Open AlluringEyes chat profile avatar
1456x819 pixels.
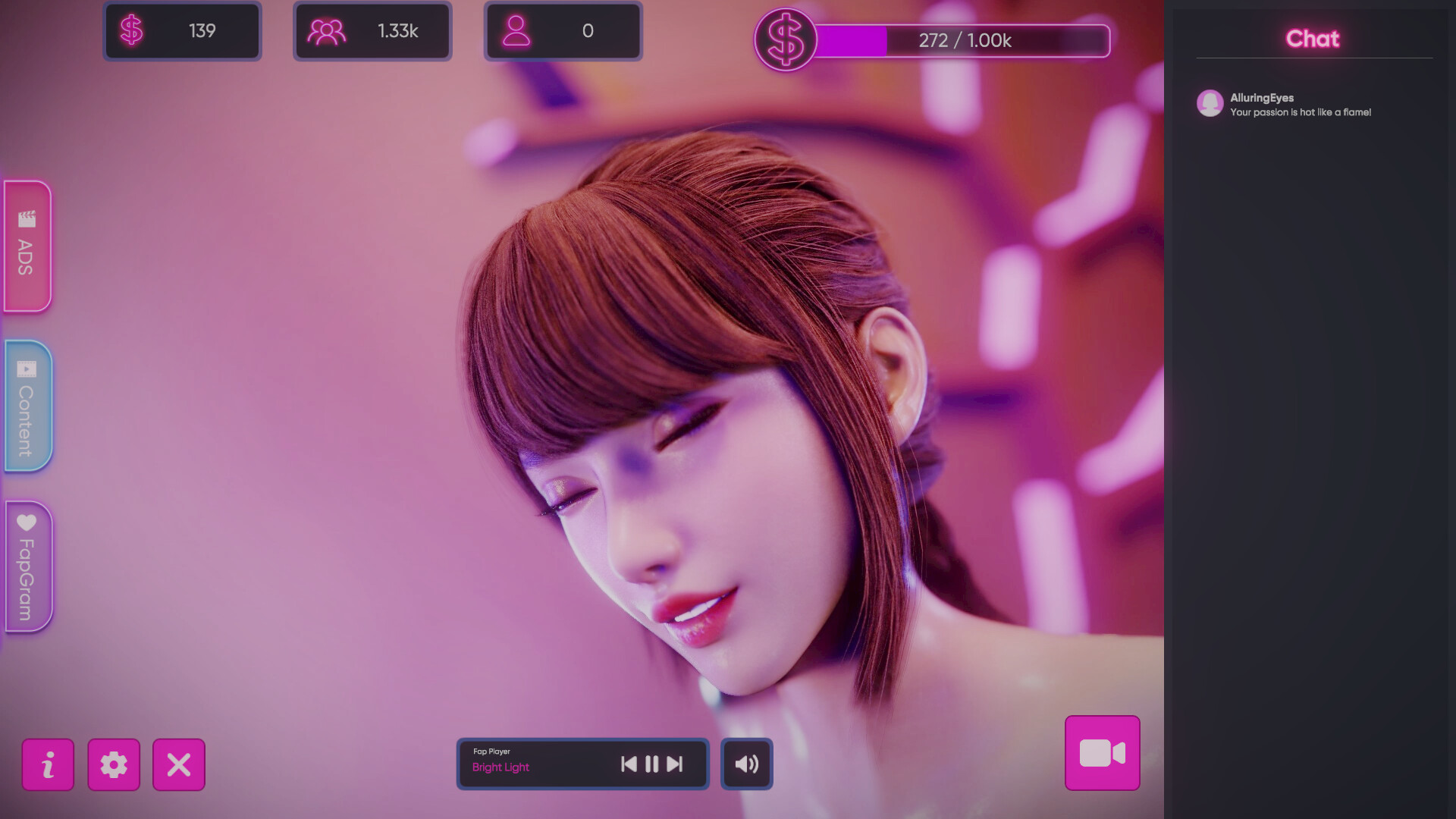point(1210,104)
